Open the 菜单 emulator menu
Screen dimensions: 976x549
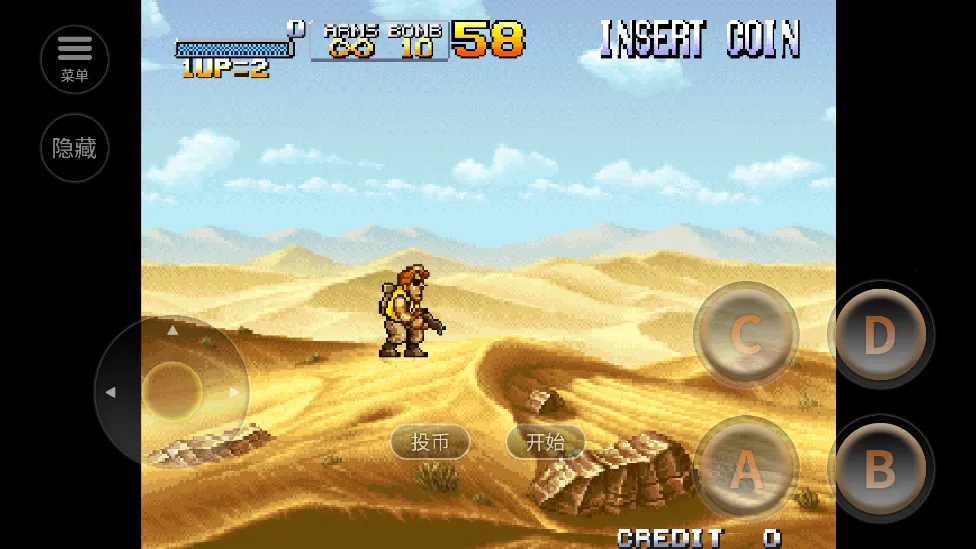tap(75, 59)
